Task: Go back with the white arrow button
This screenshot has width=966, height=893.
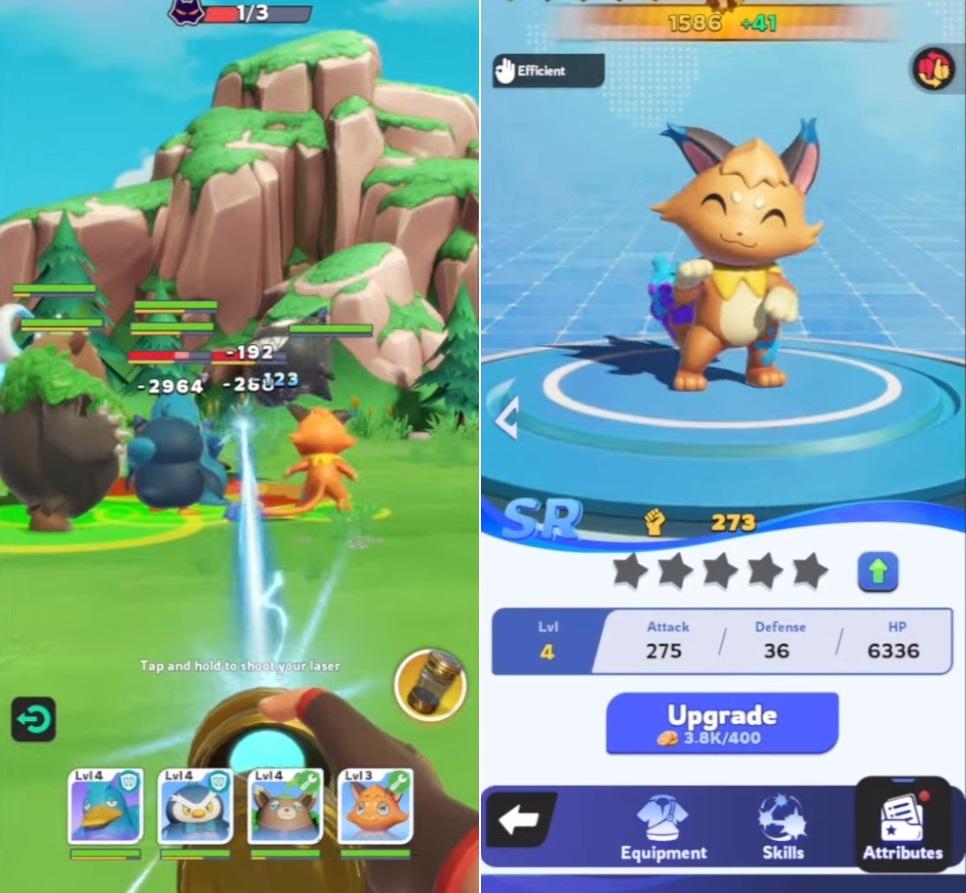Action: click(519, 821)
